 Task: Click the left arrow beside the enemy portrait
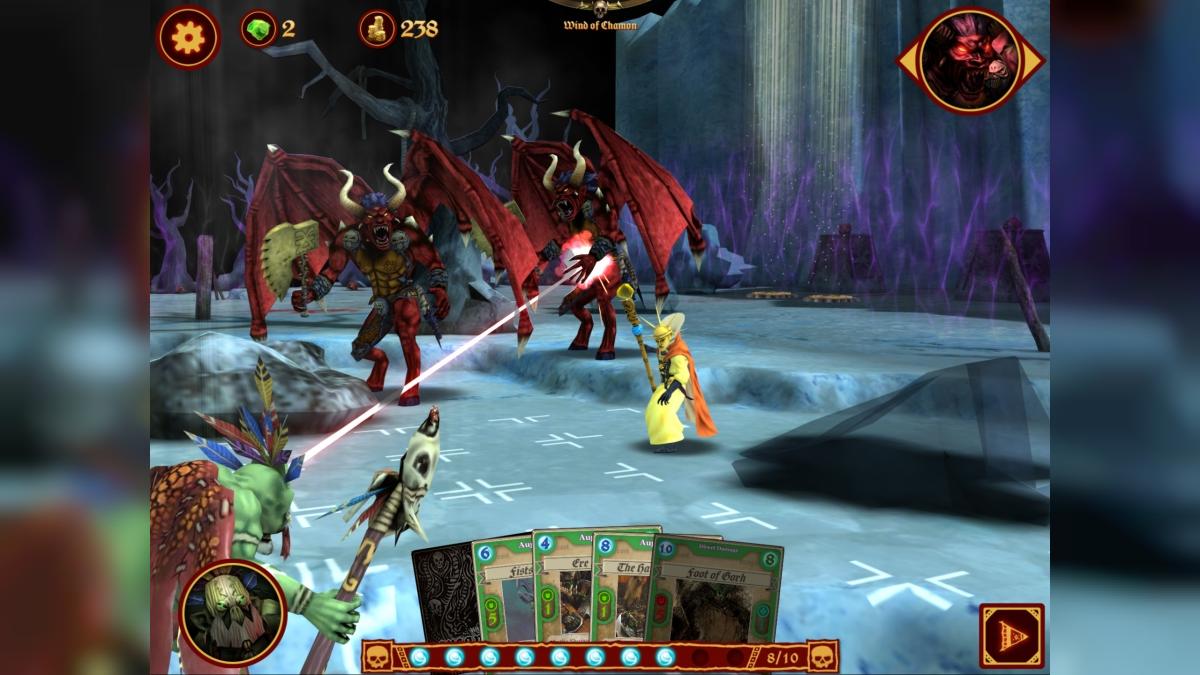click(906, 61)
